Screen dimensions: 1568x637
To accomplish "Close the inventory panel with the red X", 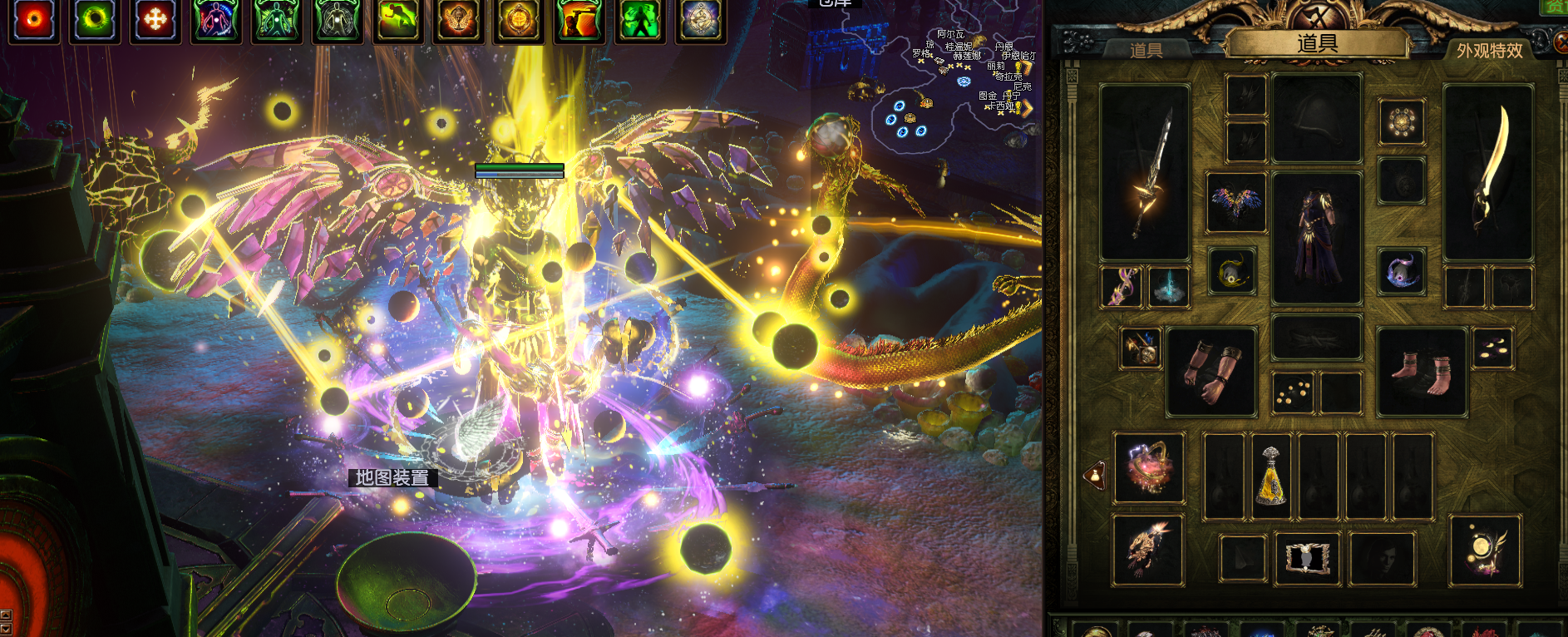I will [x=1561, y=42].
